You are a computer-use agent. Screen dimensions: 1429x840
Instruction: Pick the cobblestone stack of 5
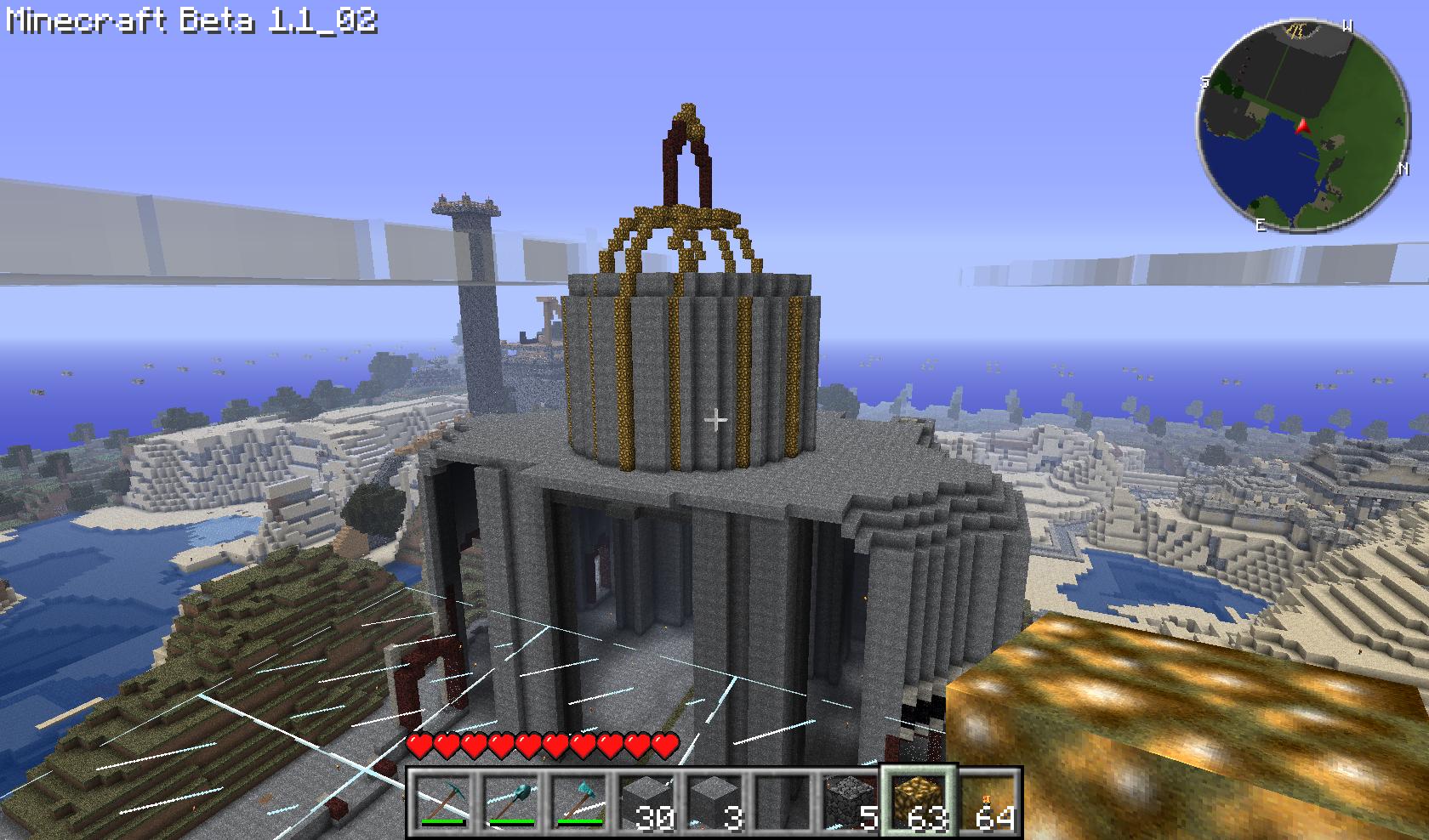click(851, 802)
